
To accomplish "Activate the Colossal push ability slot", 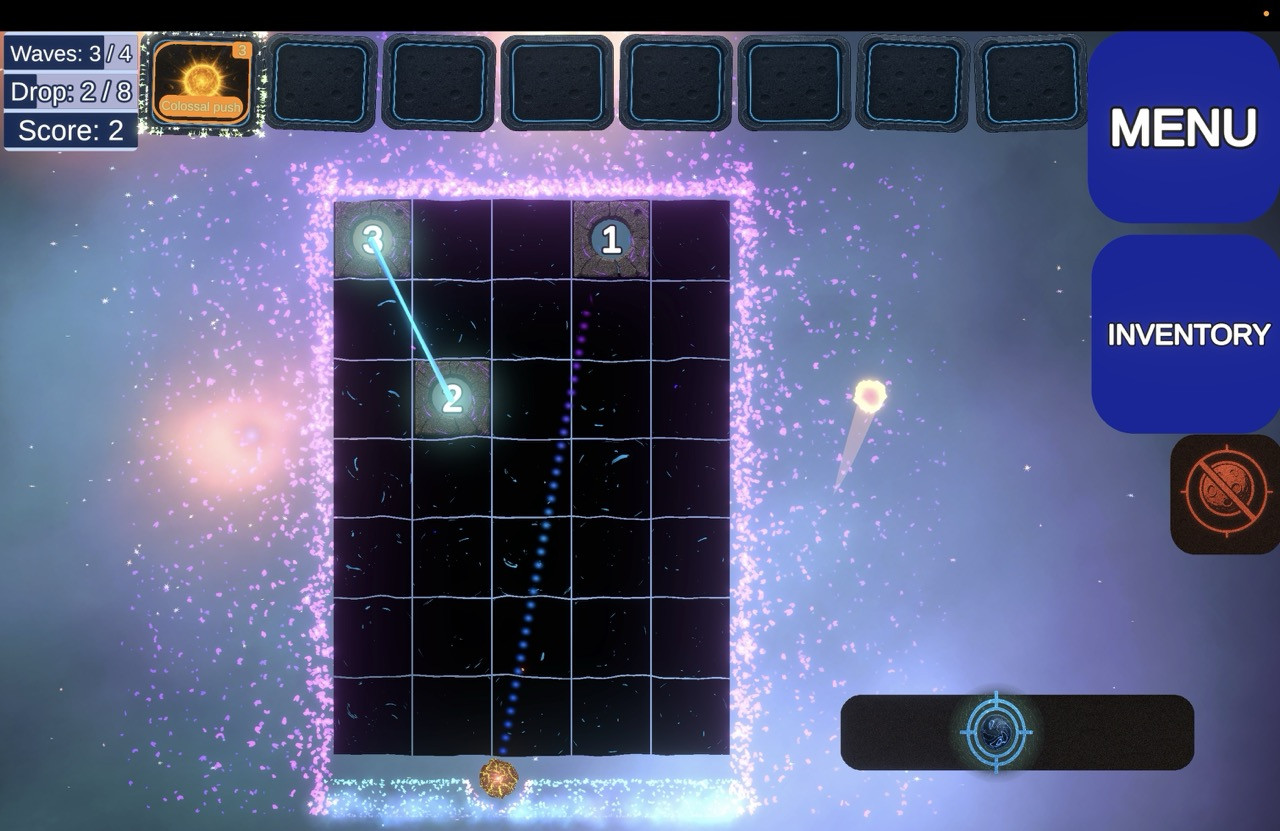I will [x=201, y=82].
